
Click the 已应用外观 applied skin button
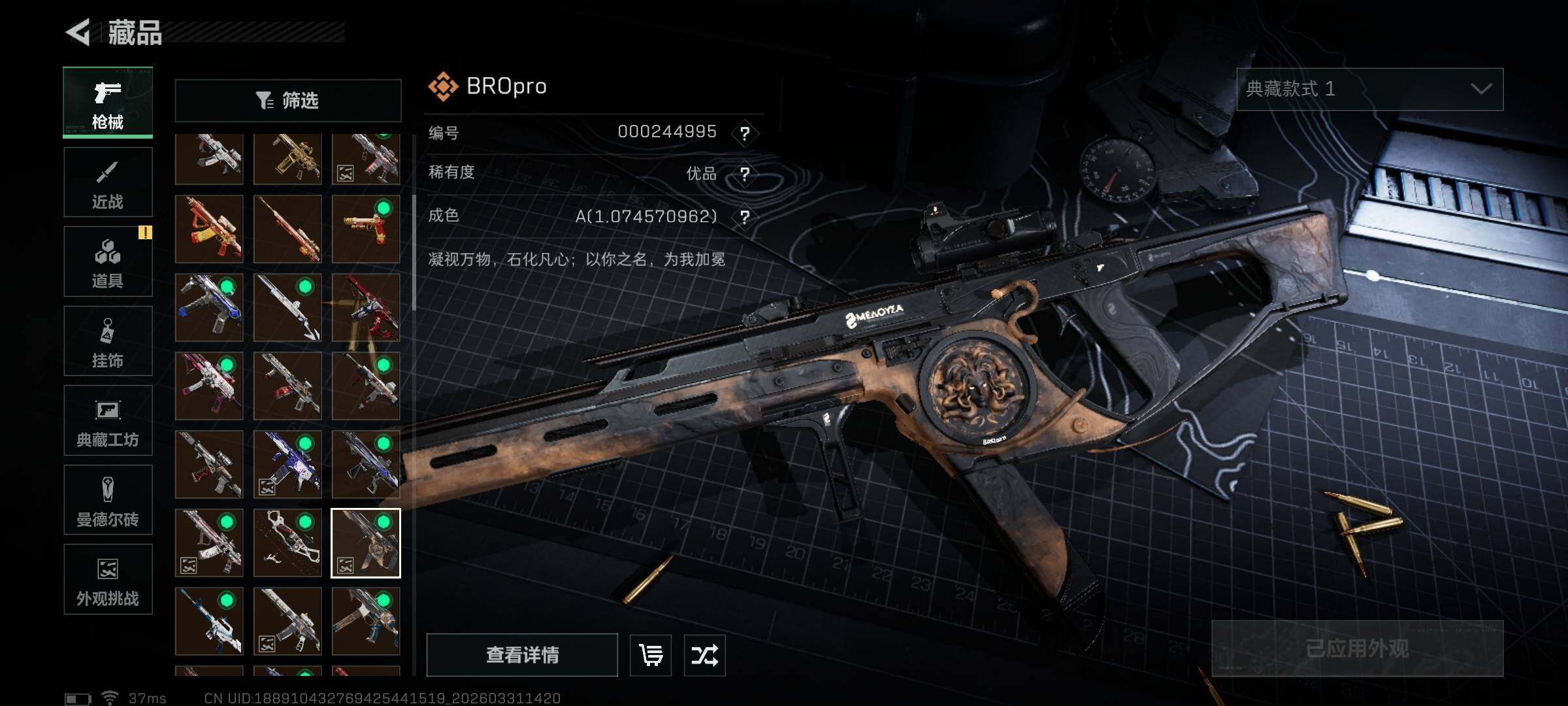1357,648
